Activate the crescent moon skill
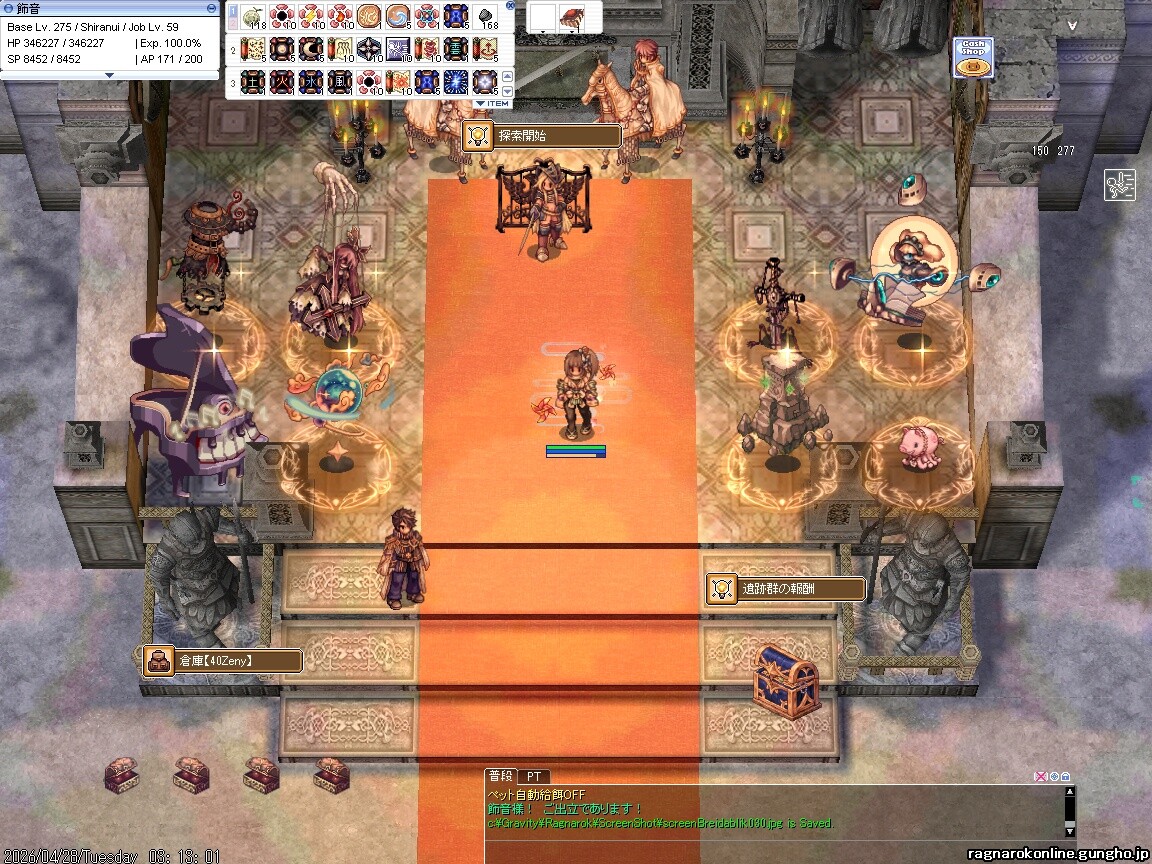The height and width of the screenshot is (864, 1152). point(311,48)
